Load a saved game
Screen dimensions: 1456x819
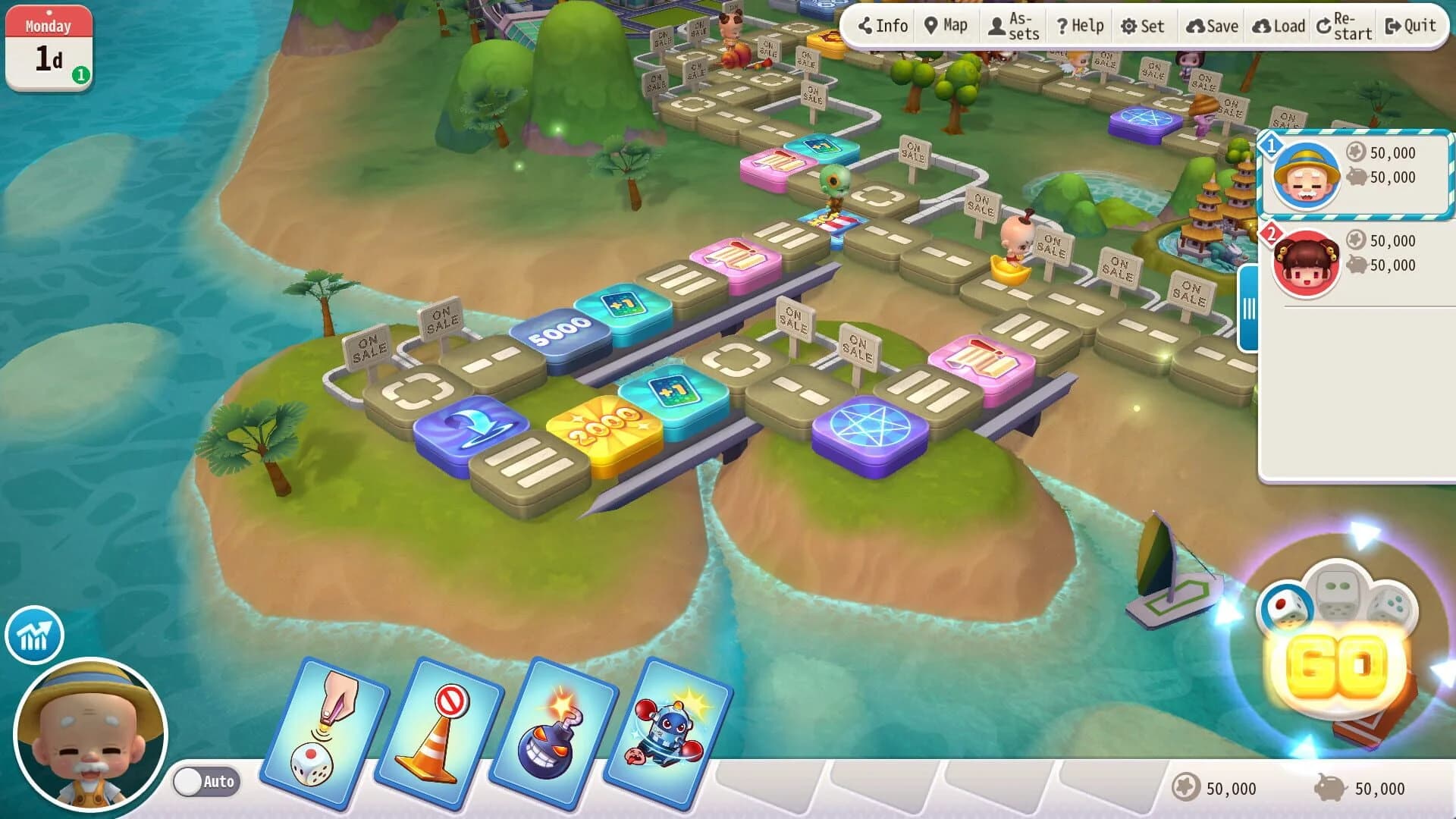click(1277, 25)
